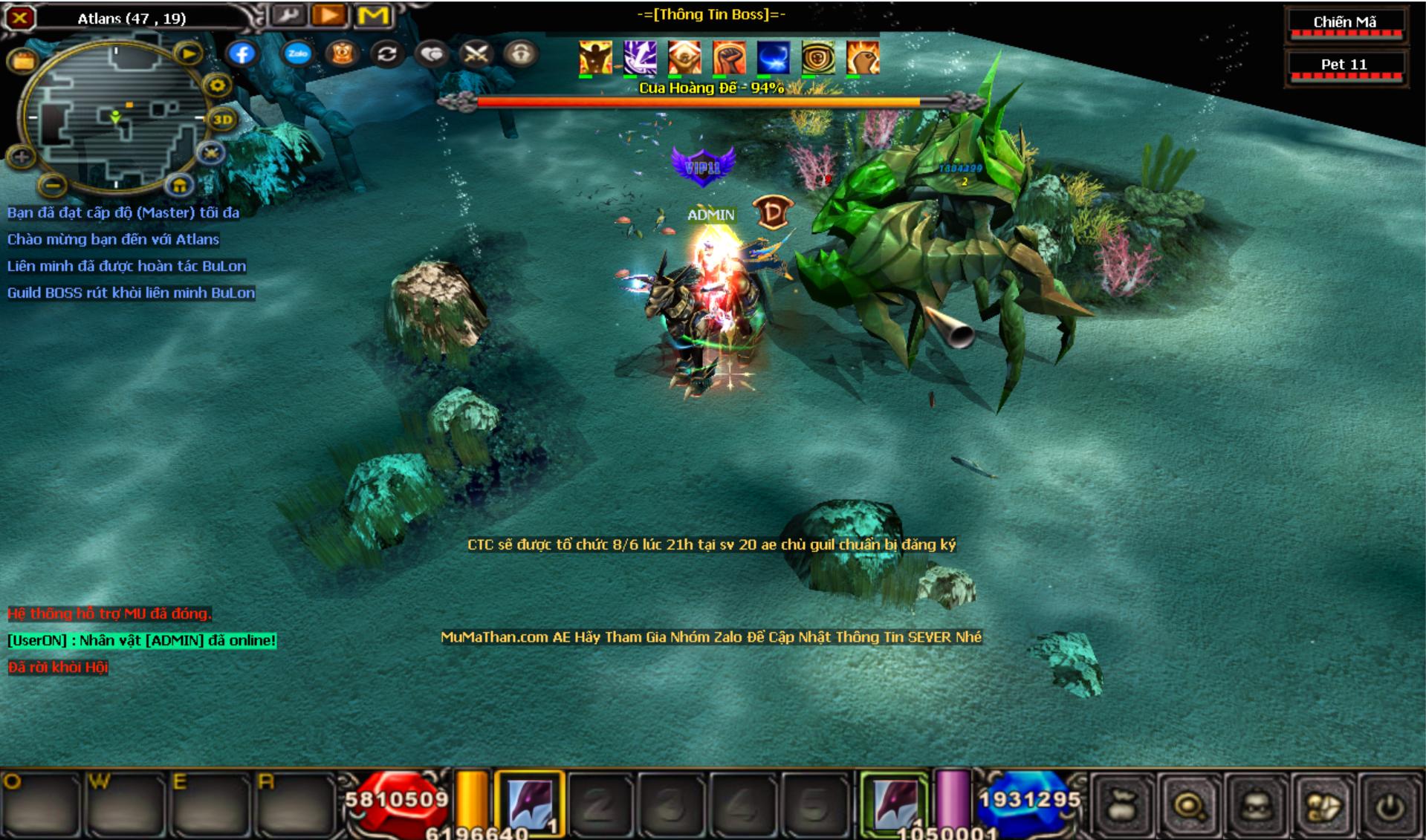Open the yellow M menu button
This screenshot has height=840, width=1426.
click(373, 16)
